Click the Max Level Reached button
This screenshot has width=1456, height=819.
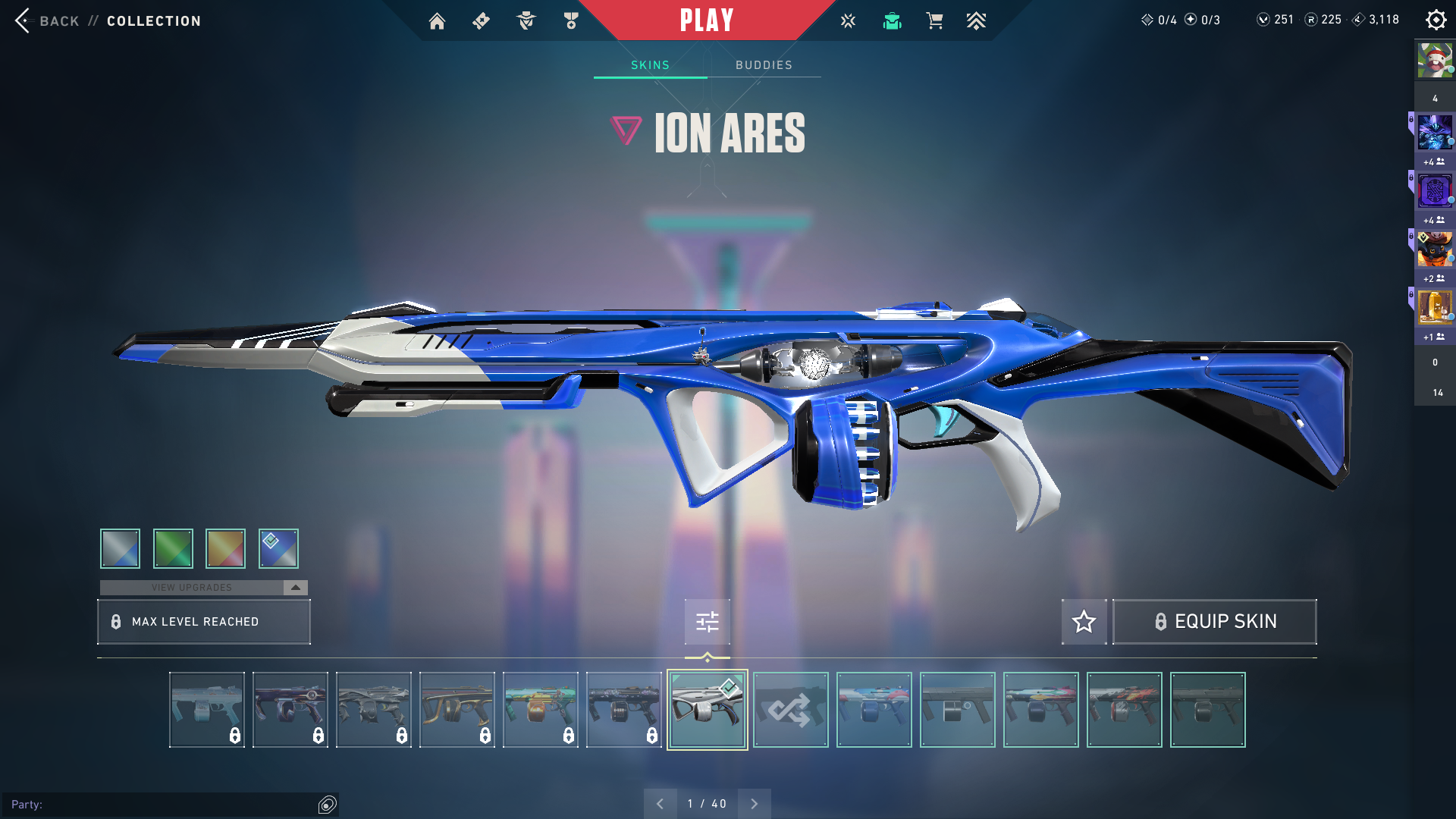pyautogui.click(x=203, y=622)
